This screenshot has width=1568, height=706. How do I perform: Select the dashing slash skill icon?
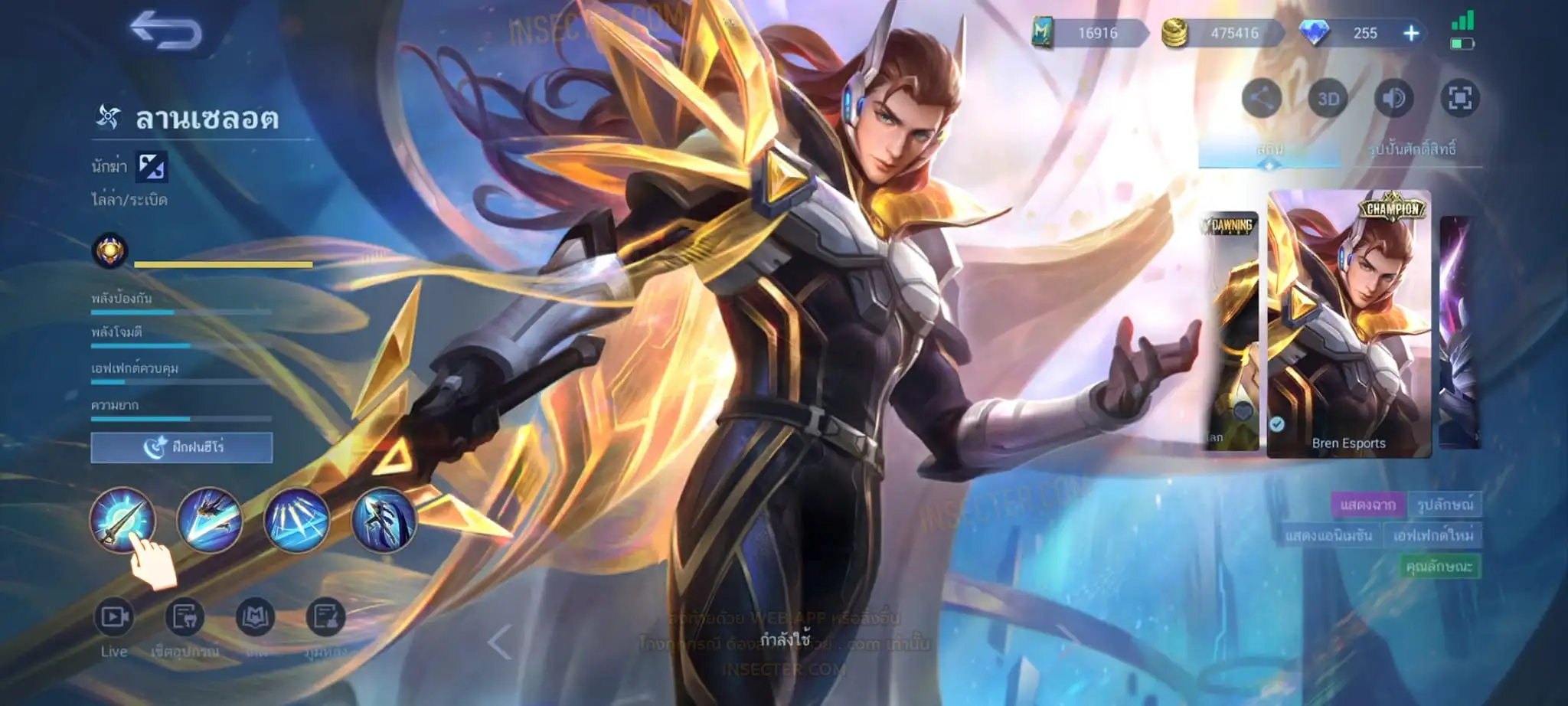point(209,520)
